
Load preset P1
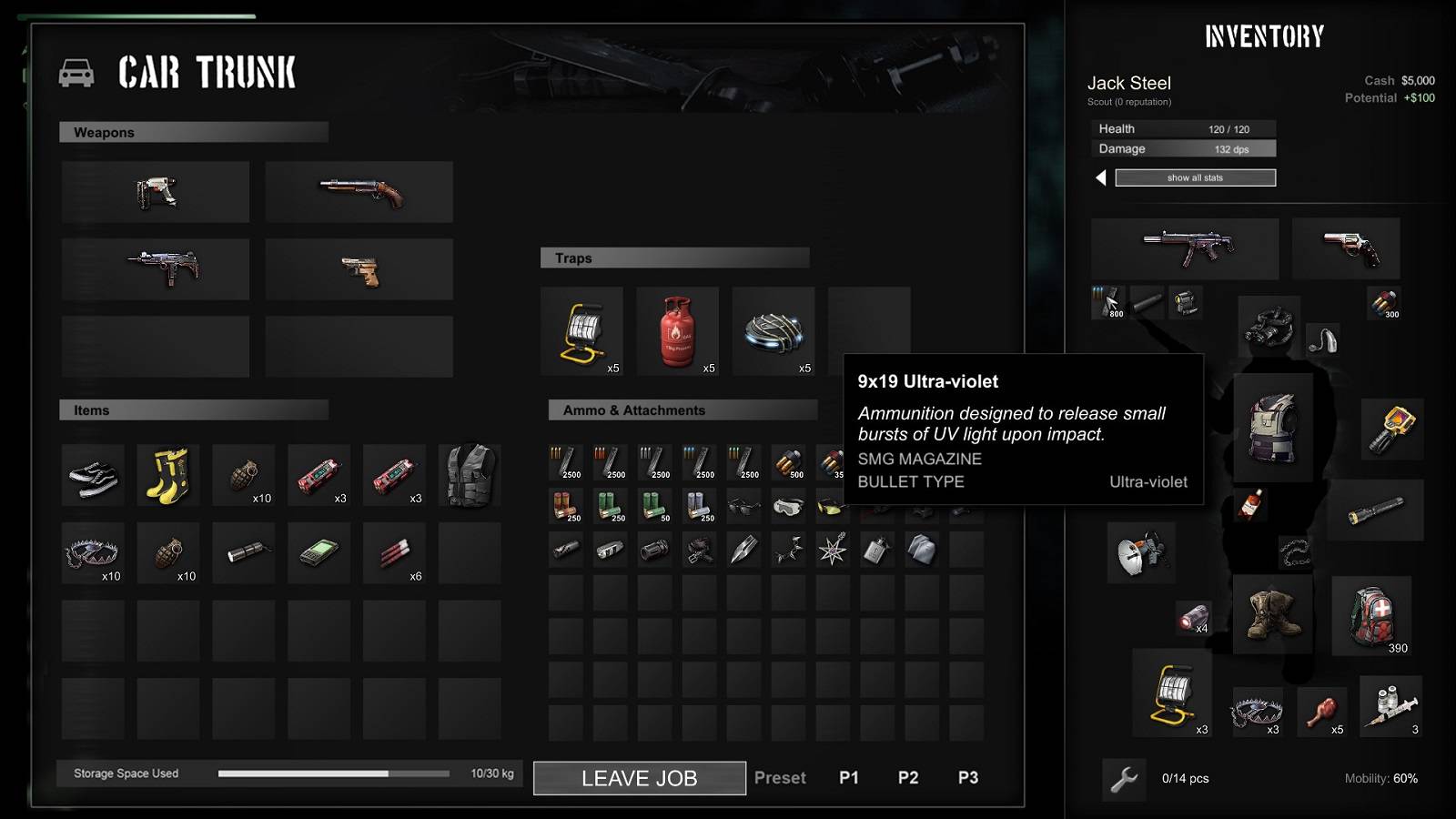[x=848, y=778]
